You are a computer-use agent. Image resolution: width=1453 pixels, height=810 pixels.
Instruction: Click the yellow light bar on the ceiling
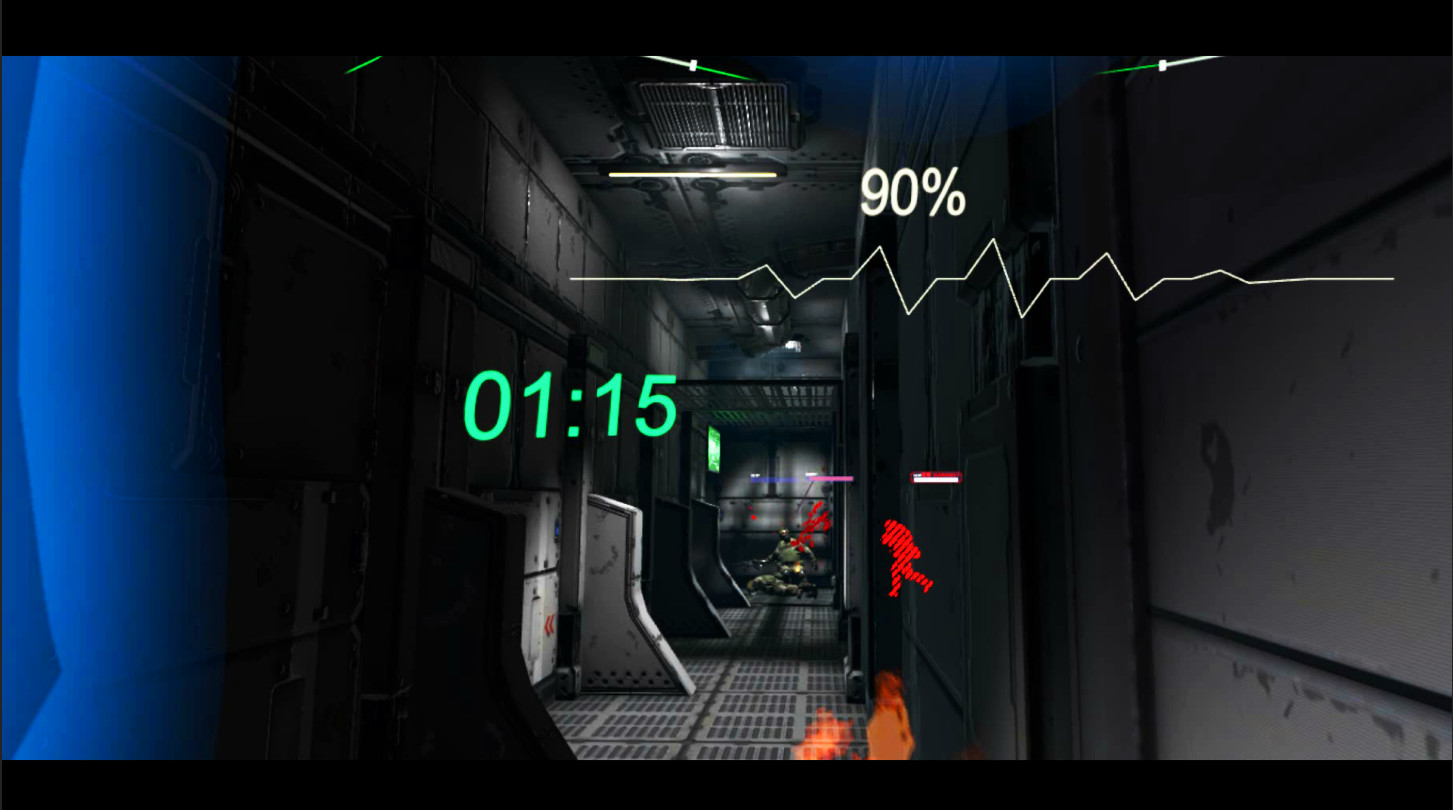(692, 173)
